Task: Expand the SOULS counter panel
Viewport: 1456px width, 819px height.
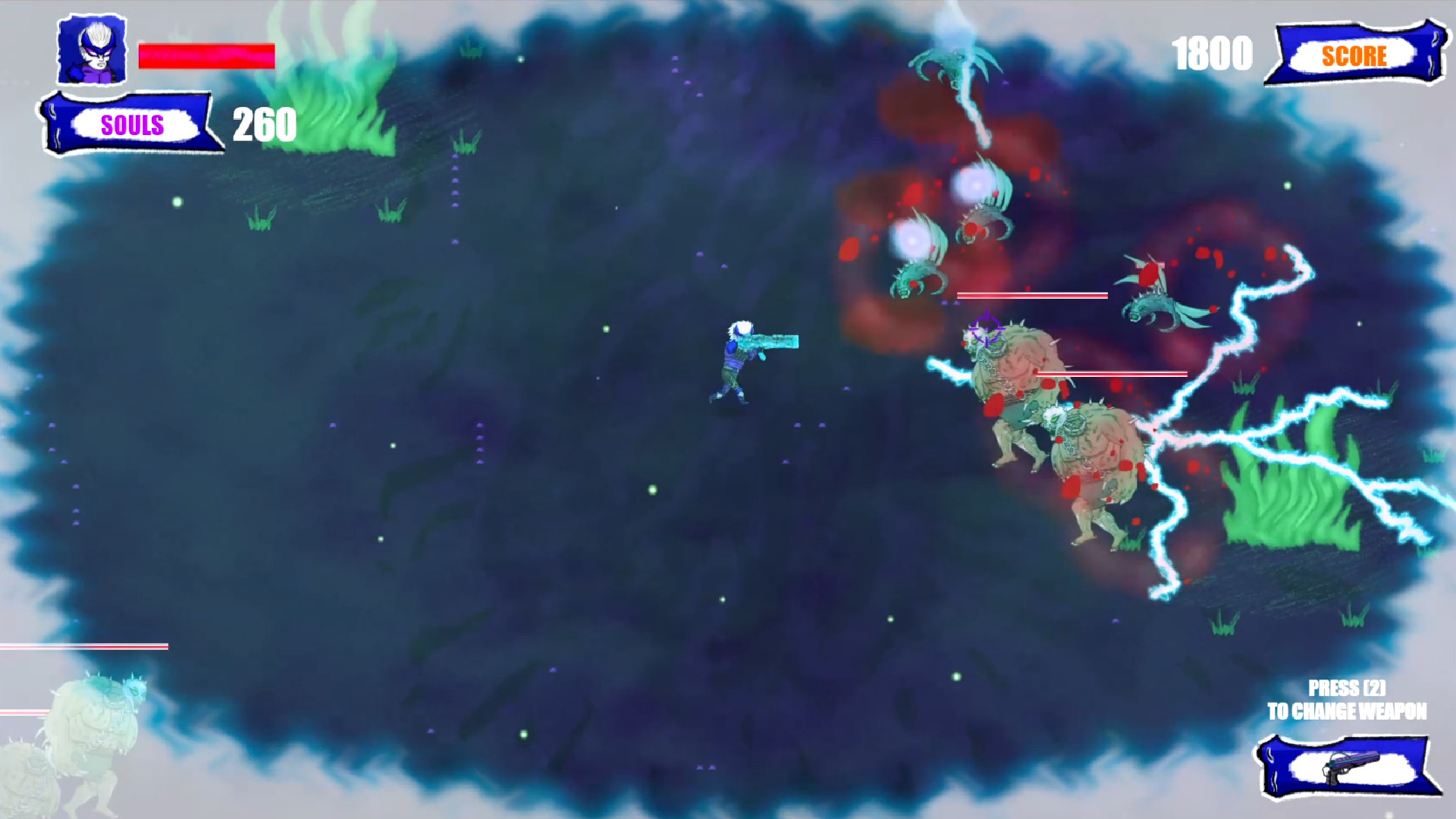Action: tap(130, 124)
